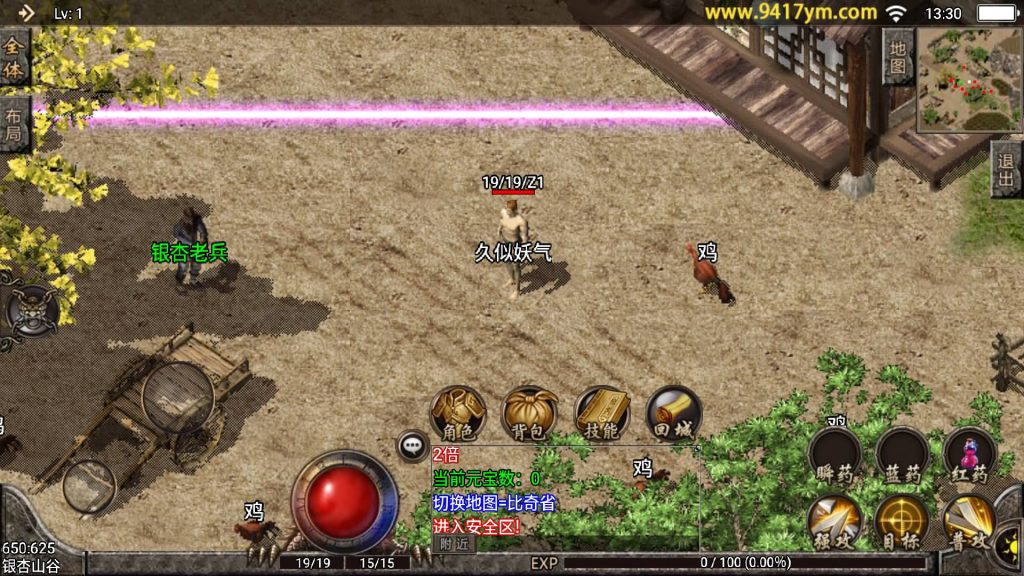Tap the skull emblem icon
This screenshot has width=1024, height=576.
pos(31,309)
